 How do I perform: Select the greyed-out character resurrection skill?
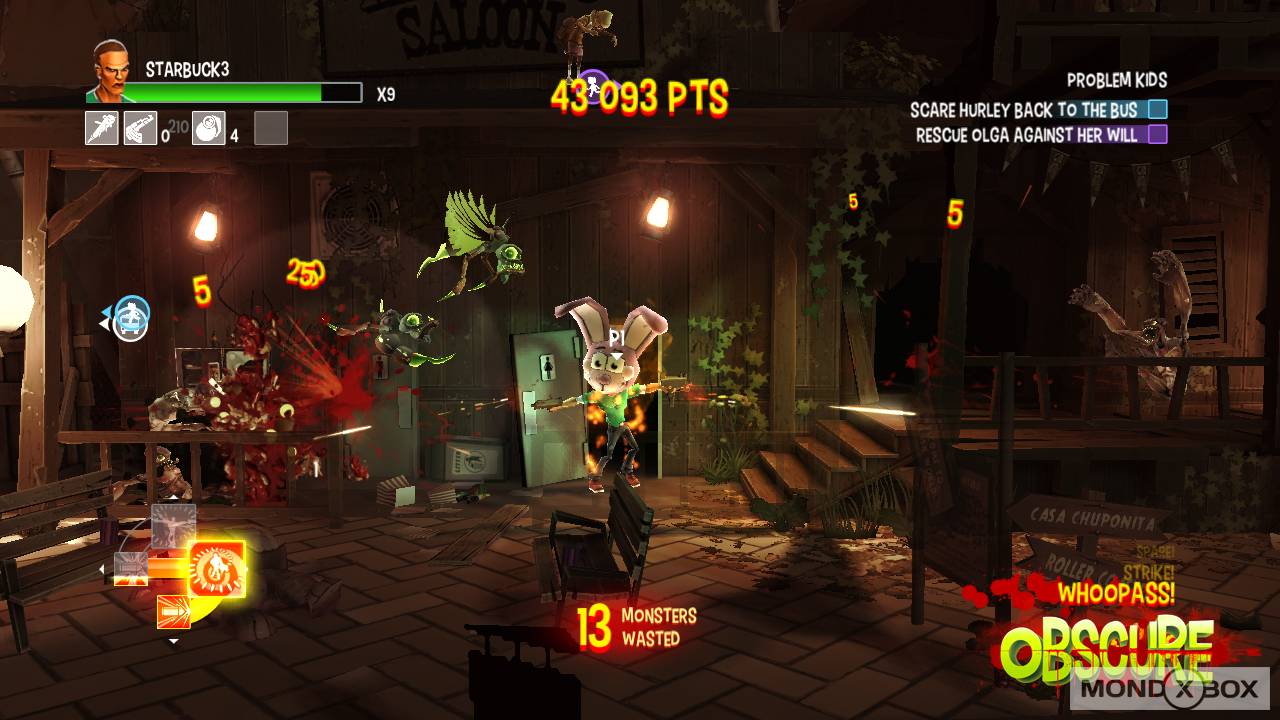[172, 527]
